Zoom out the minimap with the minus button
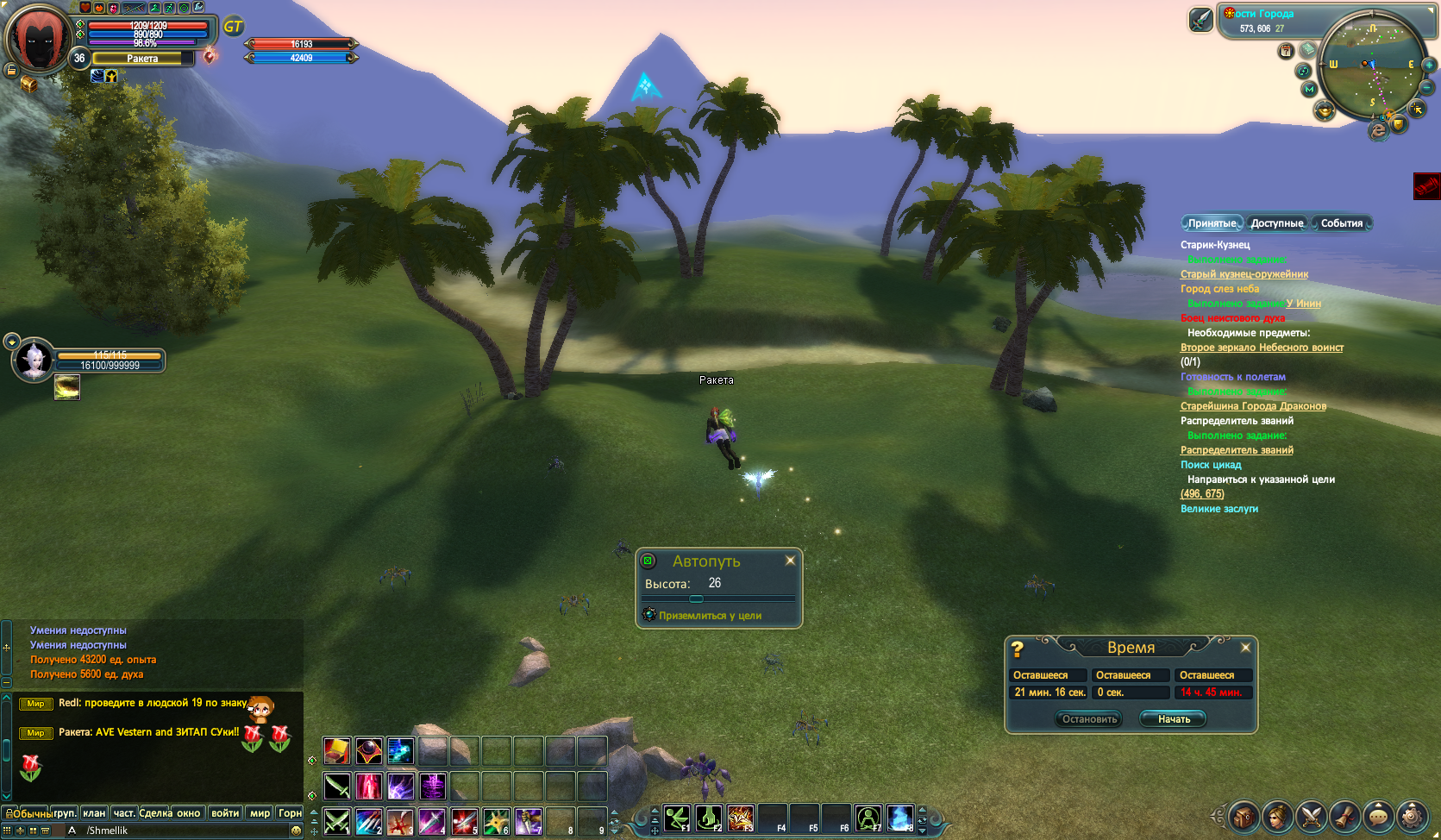 pos(1426,87)
